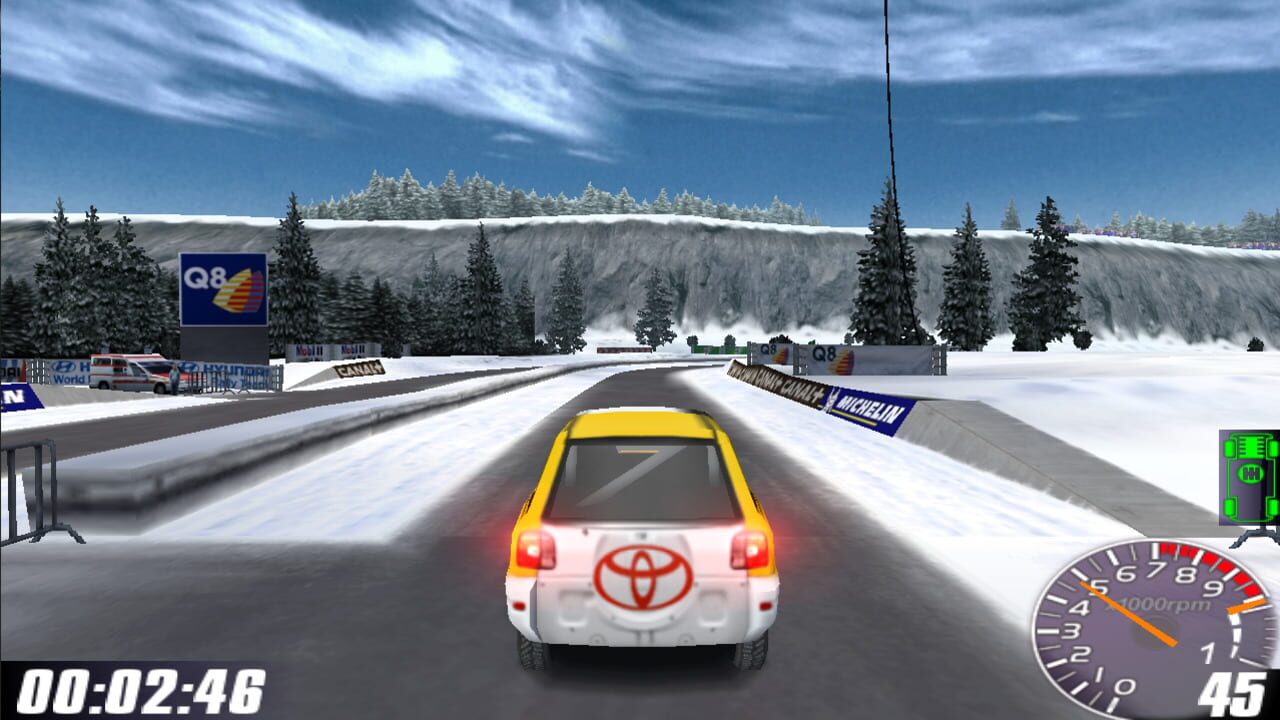
Task: Click the car damage indicator icon
Action: tap(1248, 475)
